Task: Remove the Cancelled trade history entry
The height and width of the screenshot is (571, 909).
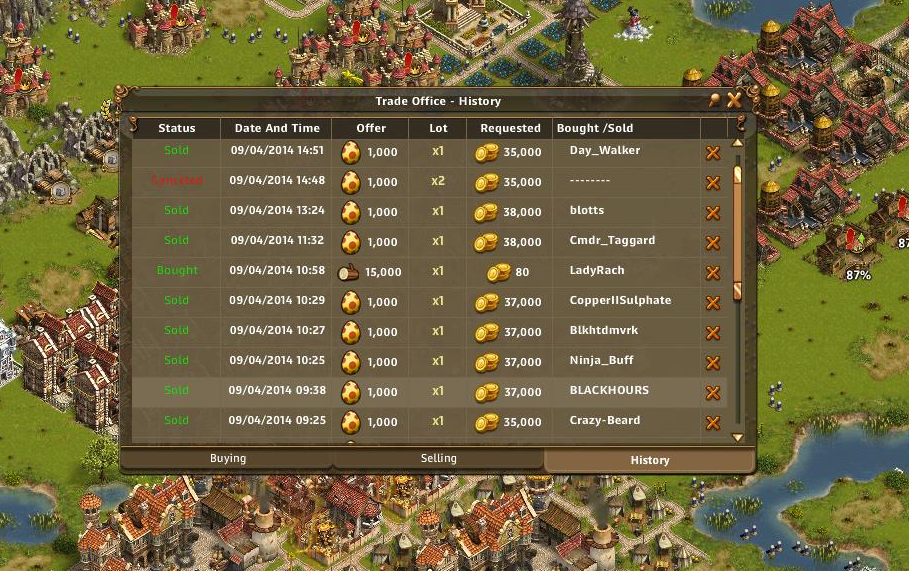Action: click(x=713, y=183)
